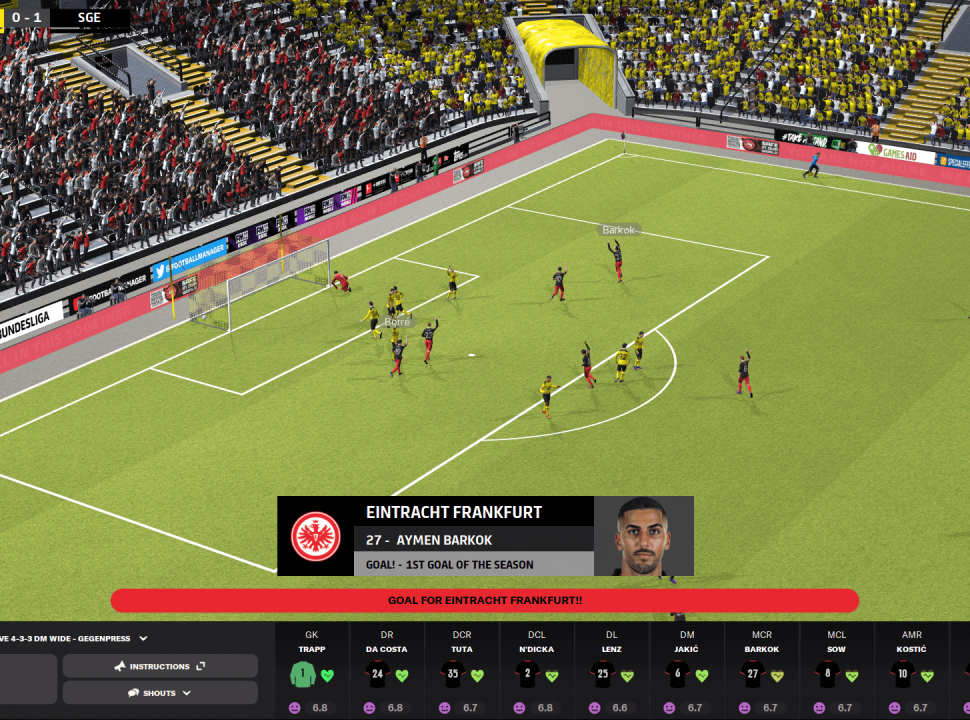
Task: Select N'Dicka's shirt number 2
Action: click(528, 675)
